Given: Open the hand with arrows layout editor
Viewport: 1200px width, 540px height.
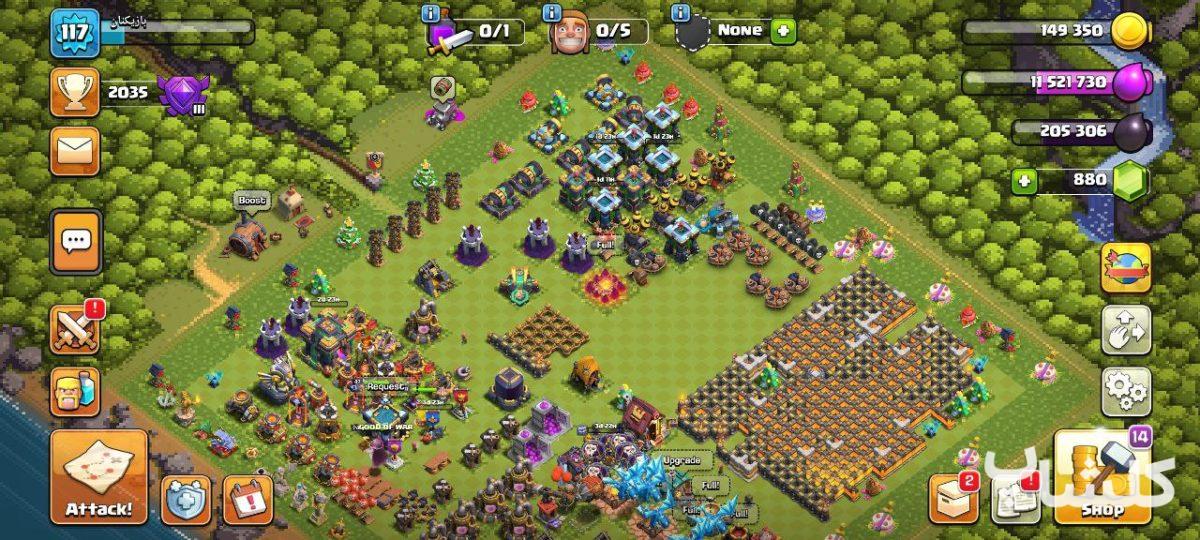Looking at the screenshot, I should pyautogui.click(x=1126, y=330).
